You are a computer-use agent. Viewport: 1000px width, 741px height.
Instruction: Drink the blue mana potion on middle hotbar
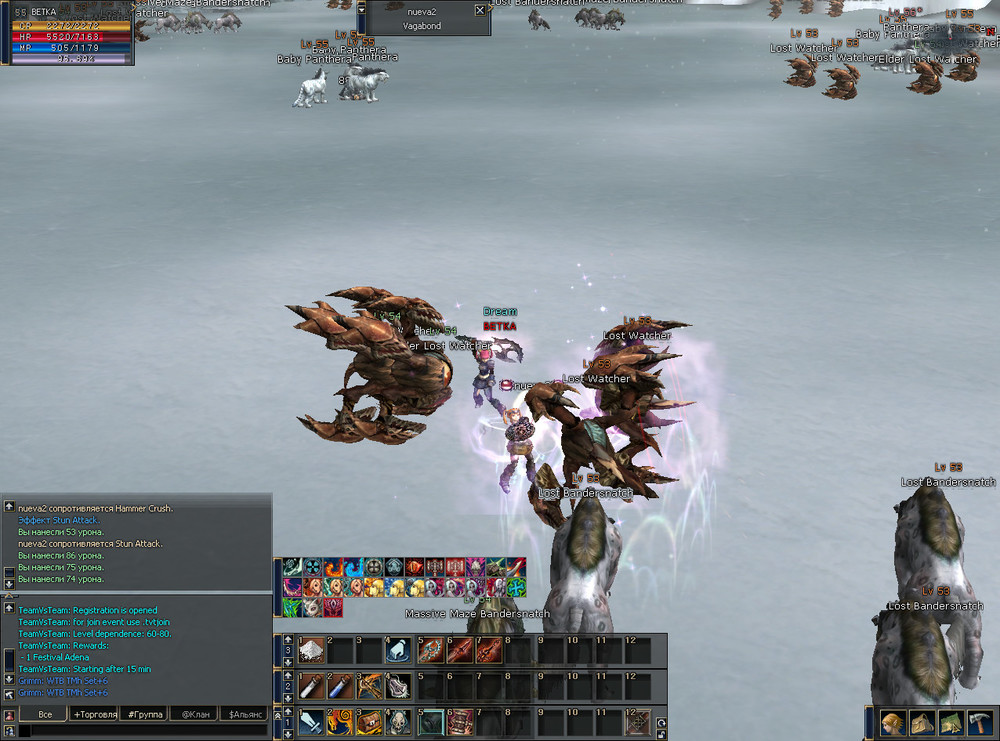pos(341,686)
